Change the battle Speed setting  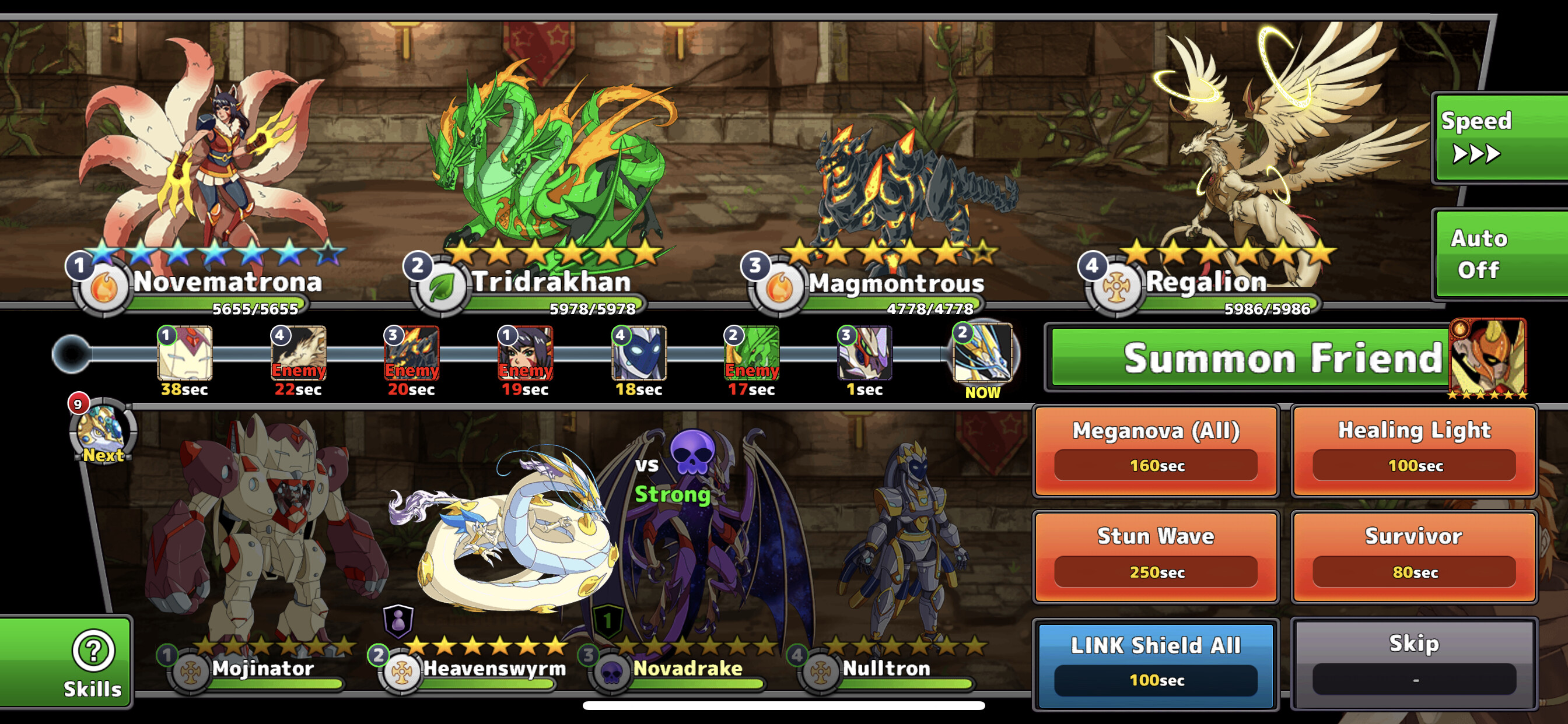1500,138
